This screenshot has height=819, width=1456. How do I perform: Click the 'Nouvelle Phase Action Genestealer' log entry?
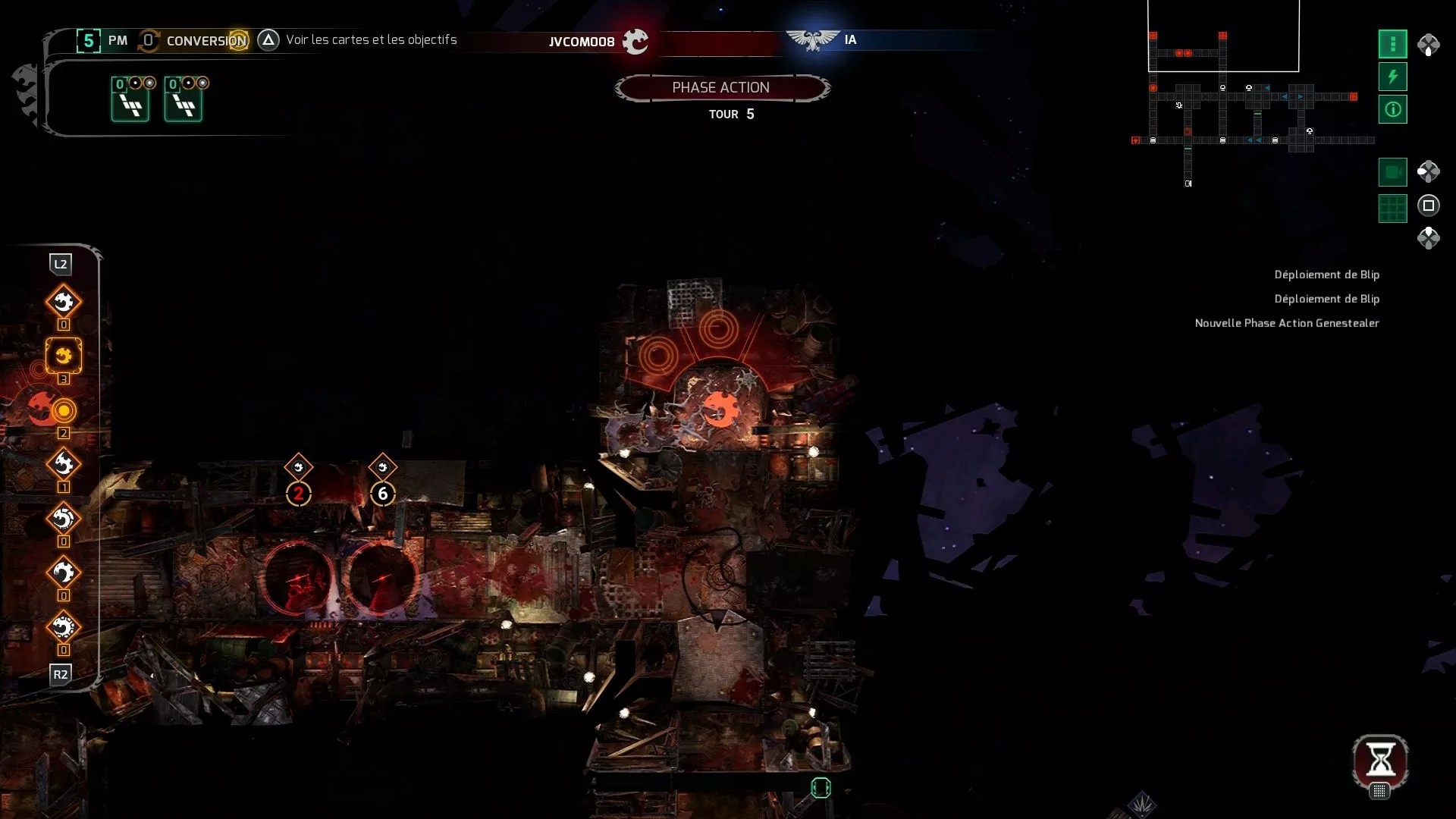click(1287, 322)
